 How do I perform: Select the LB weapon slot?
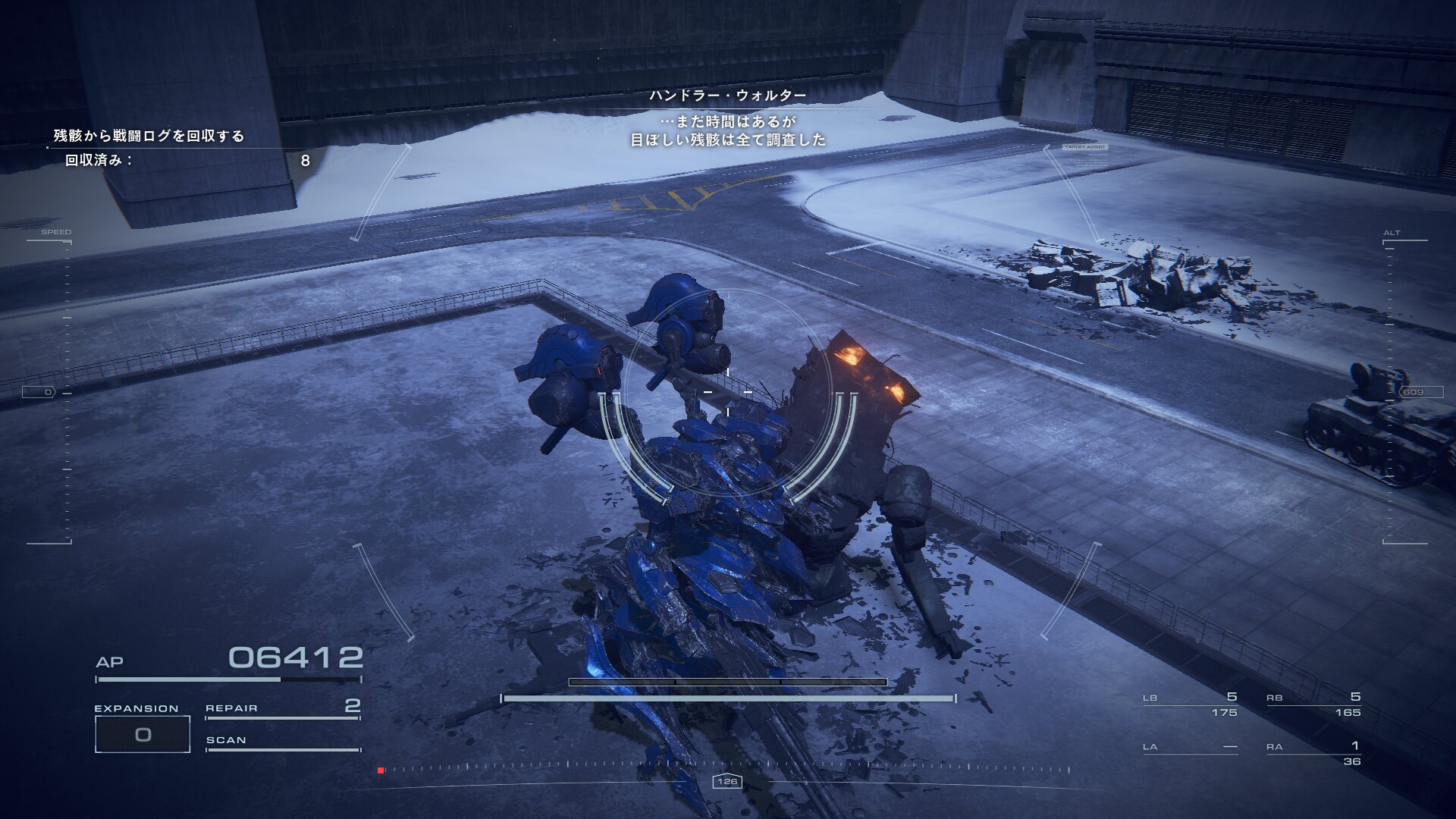click(x=1190, y=704)
